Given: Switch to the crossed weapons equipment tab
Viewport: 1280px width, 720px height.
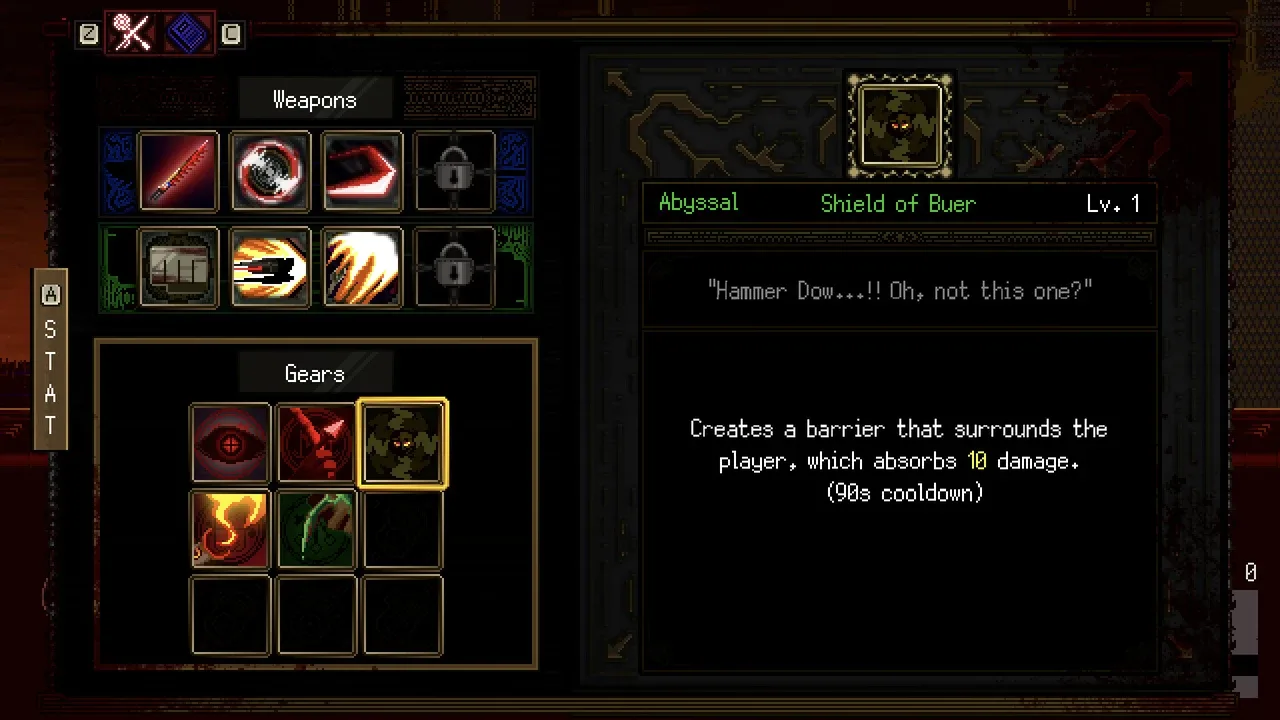Looking at the screenshot, I should tap(133, 34).
